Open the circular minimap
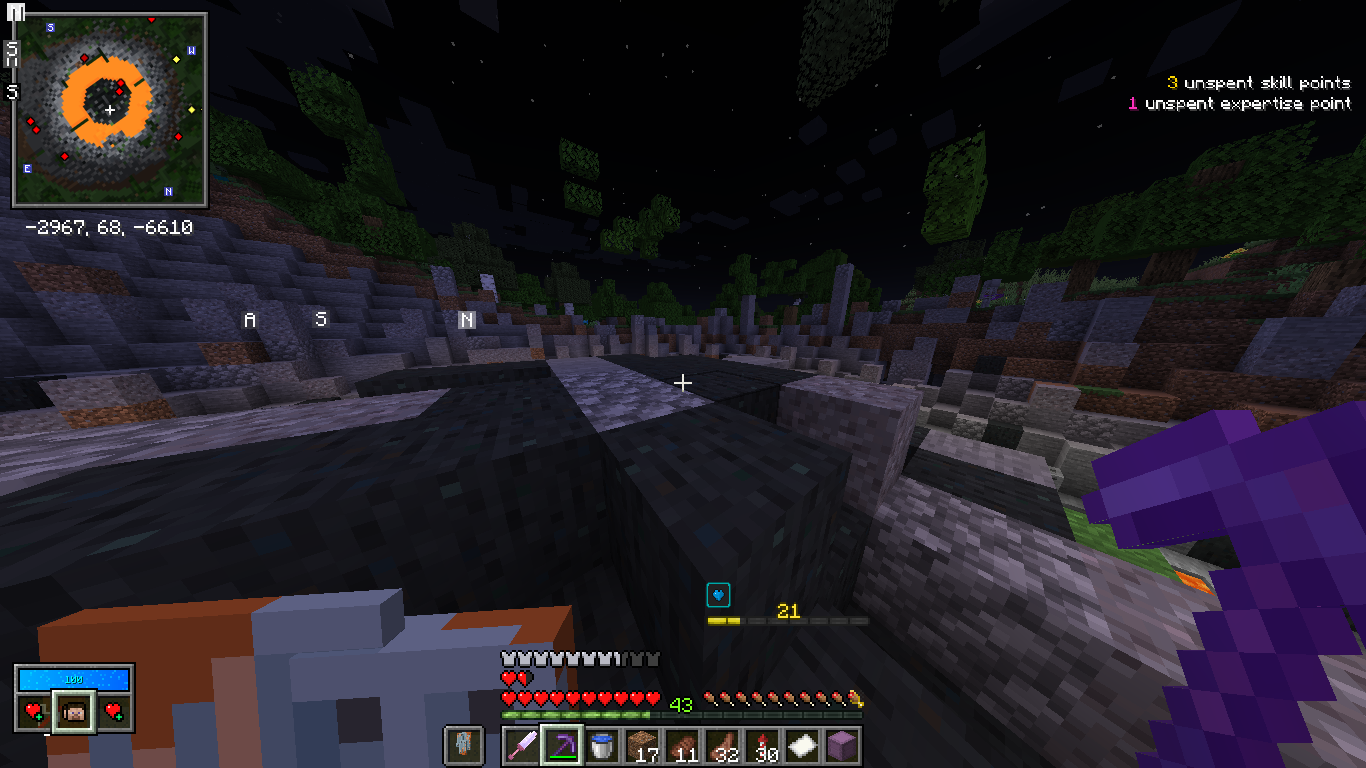This screenshot has height=768, width=1366. (109, 109)
